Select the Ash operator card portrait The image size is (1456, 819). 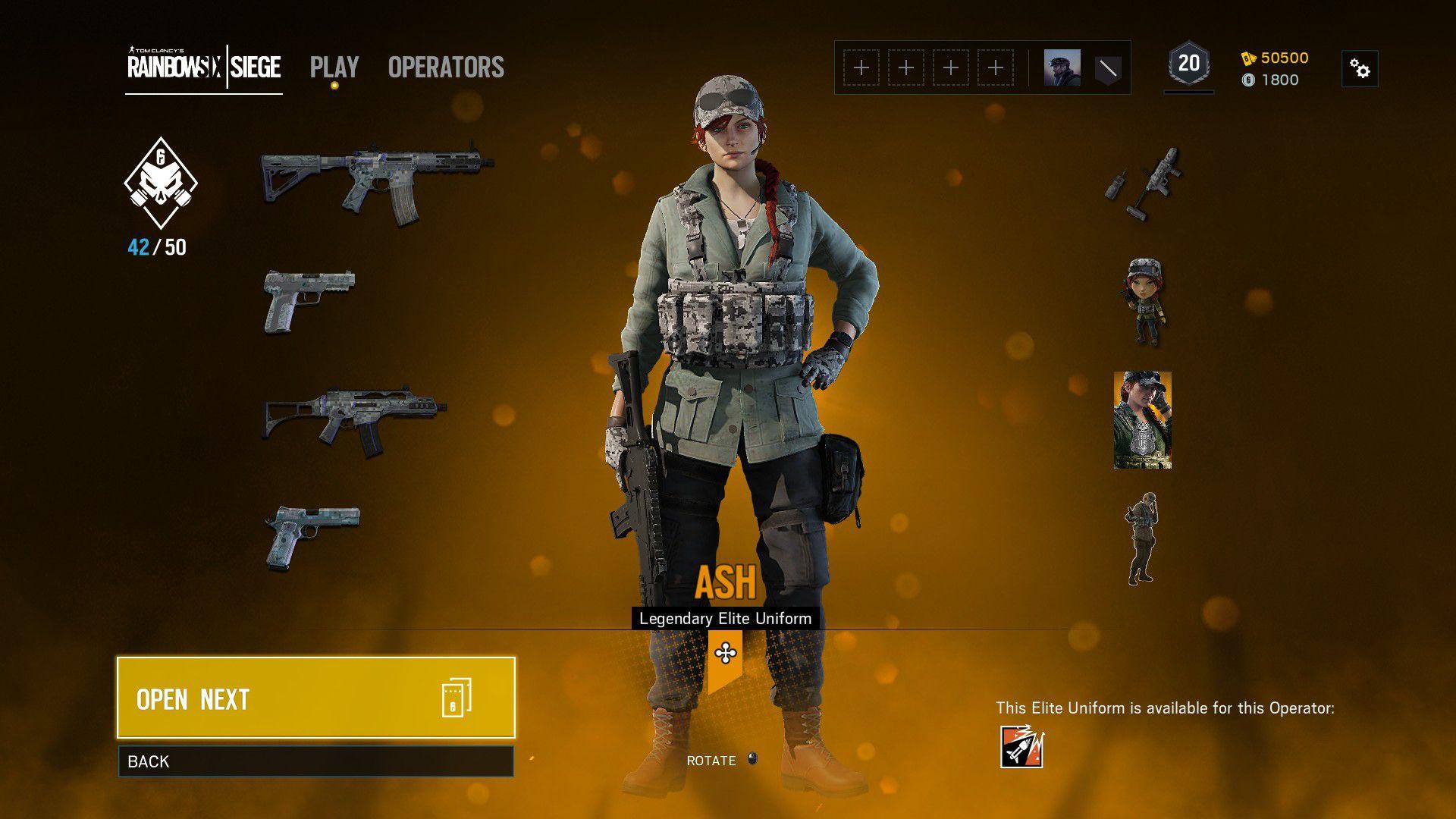coord(1143,419)
